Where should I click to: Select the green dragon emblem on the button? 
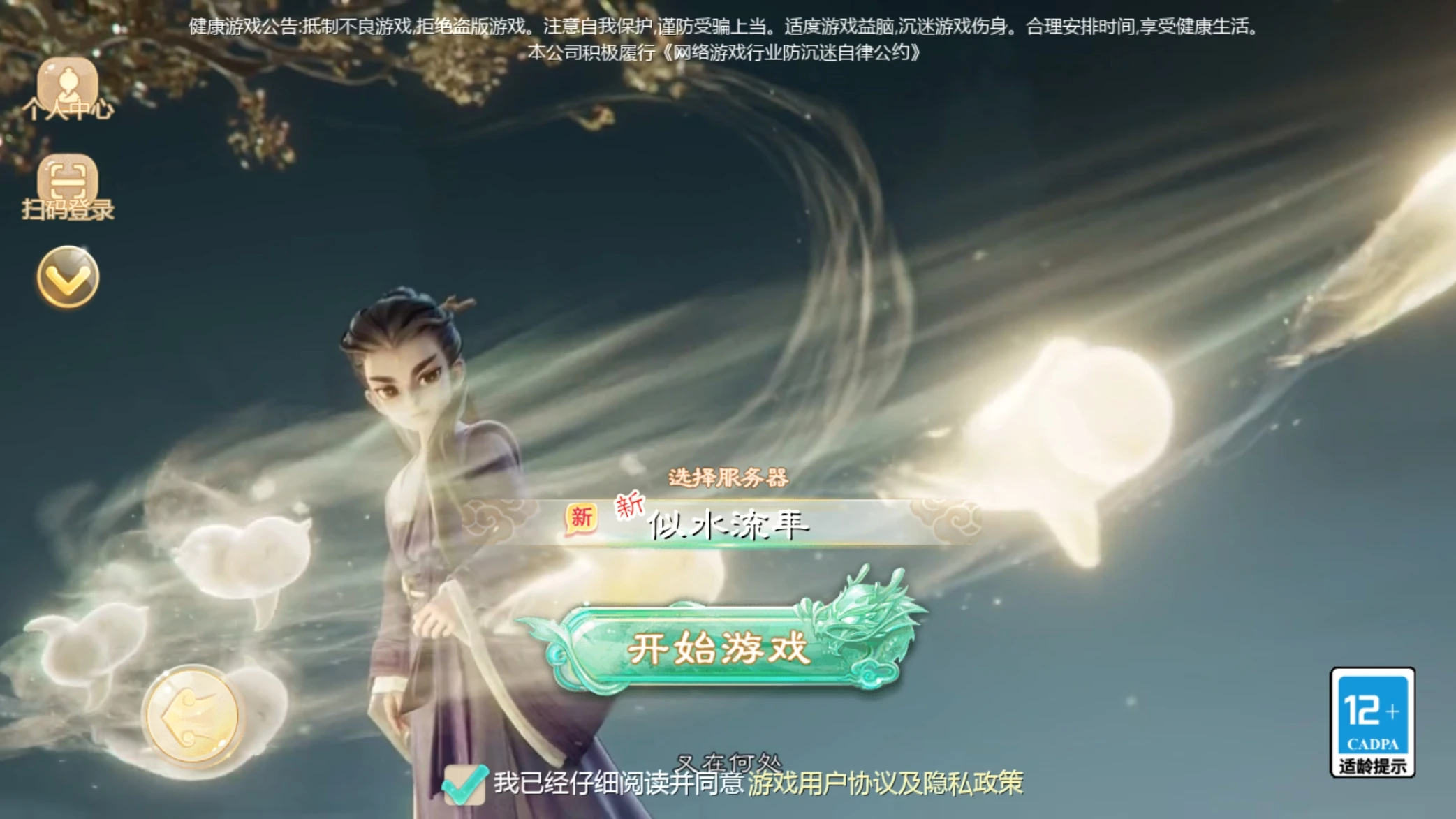[856, 626]
